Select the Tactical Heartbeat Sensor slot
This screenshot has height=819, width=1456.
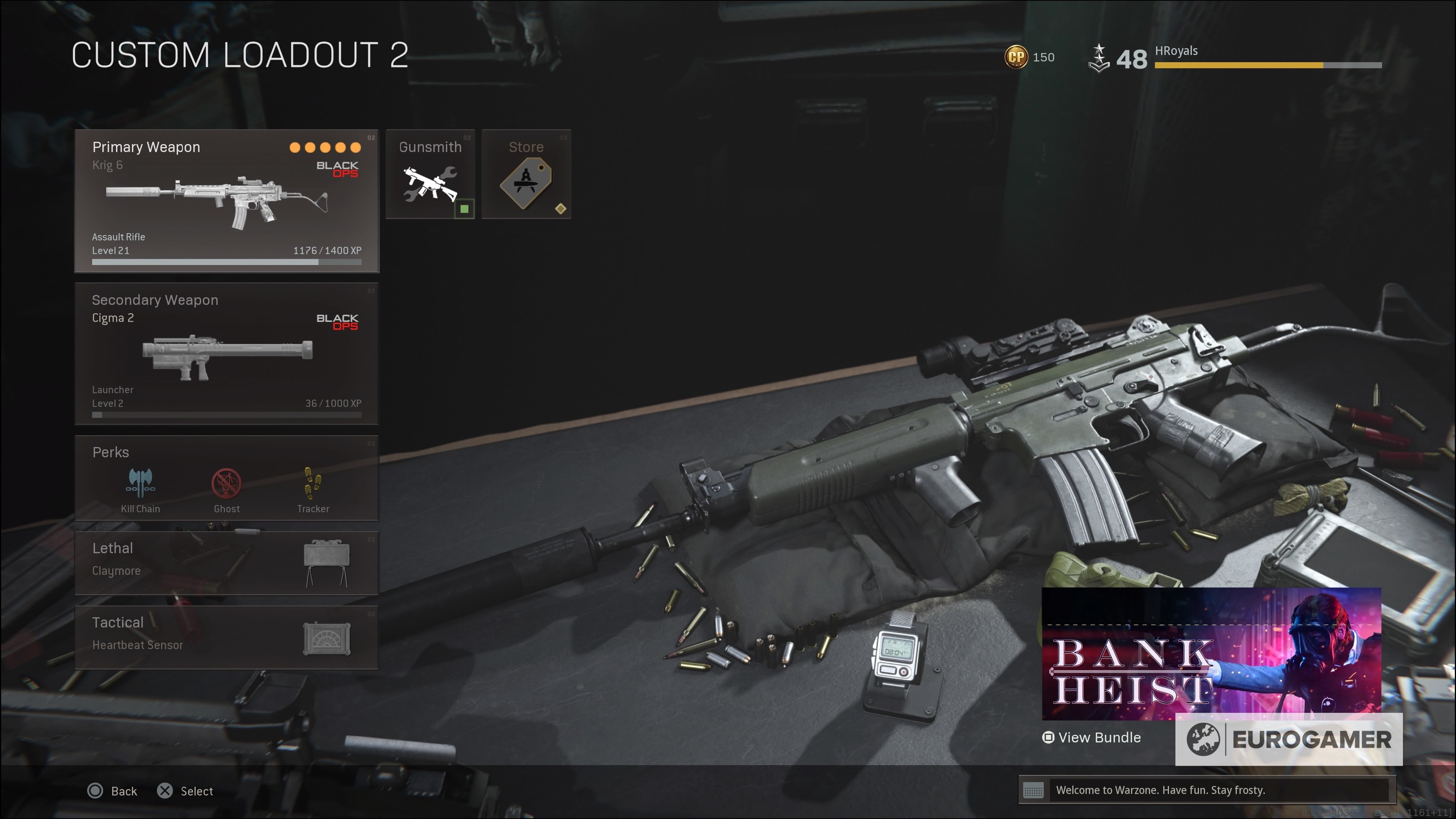click(227, 637)
